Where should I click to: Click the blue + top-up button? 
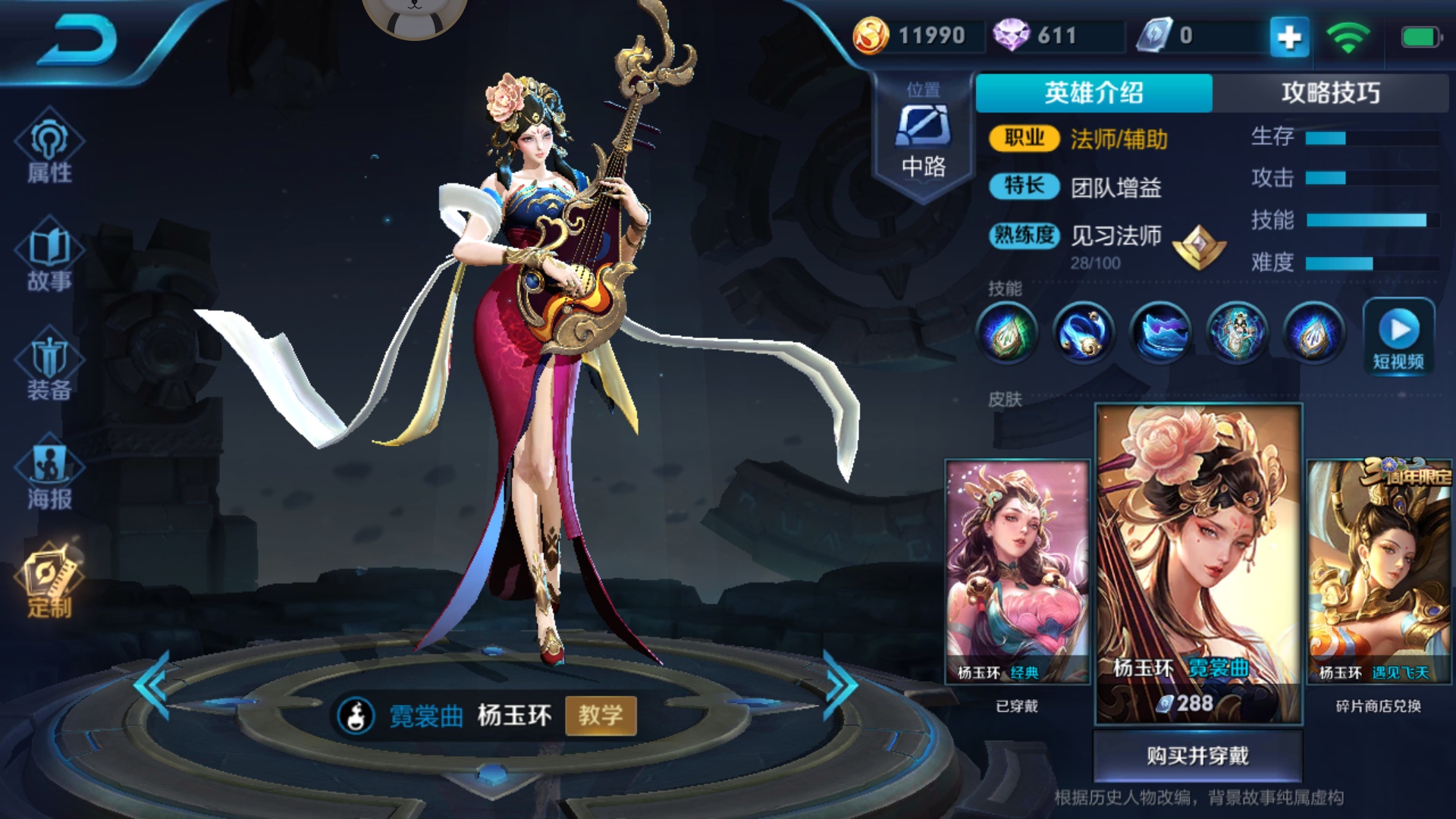(1288, 35)
